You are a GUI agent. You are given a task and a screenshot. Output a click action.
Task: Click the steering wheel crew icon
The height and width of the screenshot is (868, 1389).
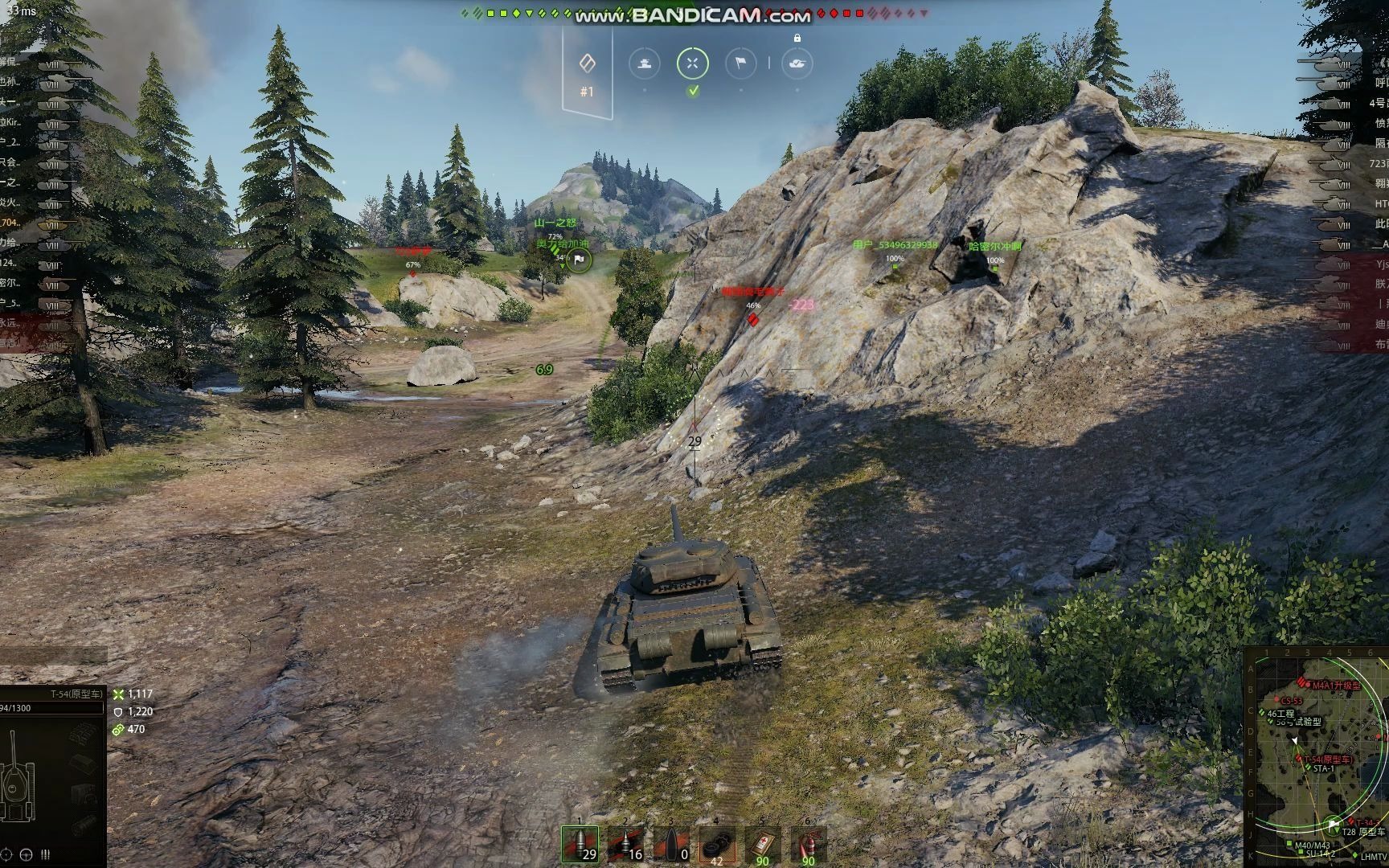coord(26,854)
